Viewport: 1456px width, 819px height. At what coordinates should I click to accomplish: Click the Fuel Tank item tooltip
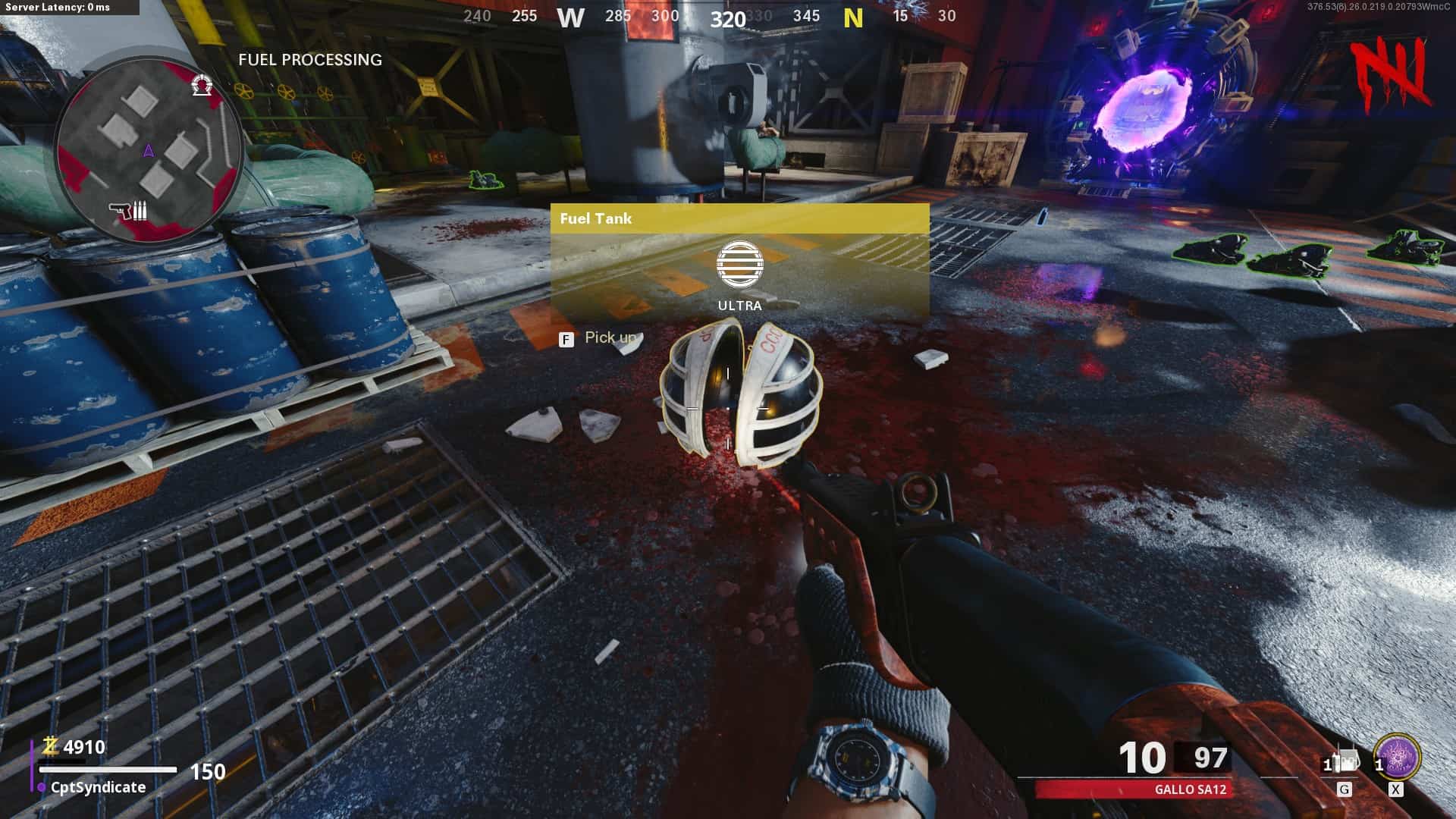click(x=739, y=262)
